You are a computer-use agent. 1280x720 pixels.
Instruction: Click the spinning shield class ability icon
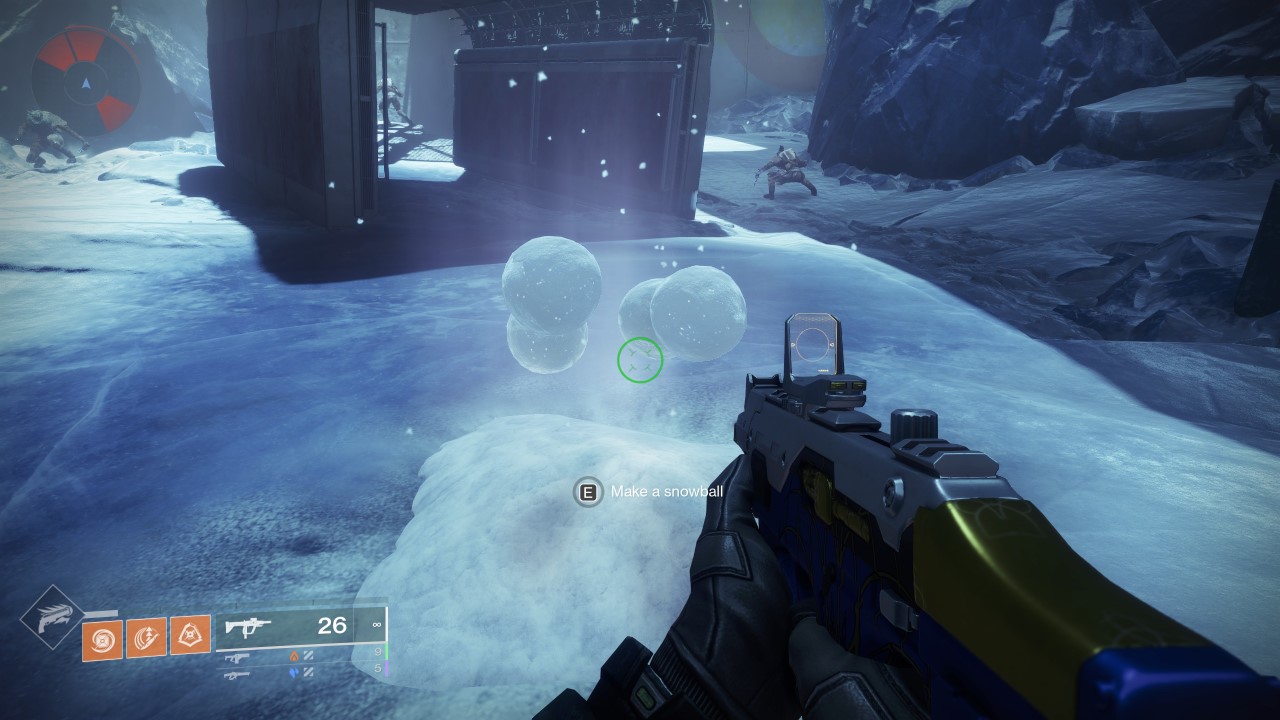pyautogui.click(x=103, y=638)
